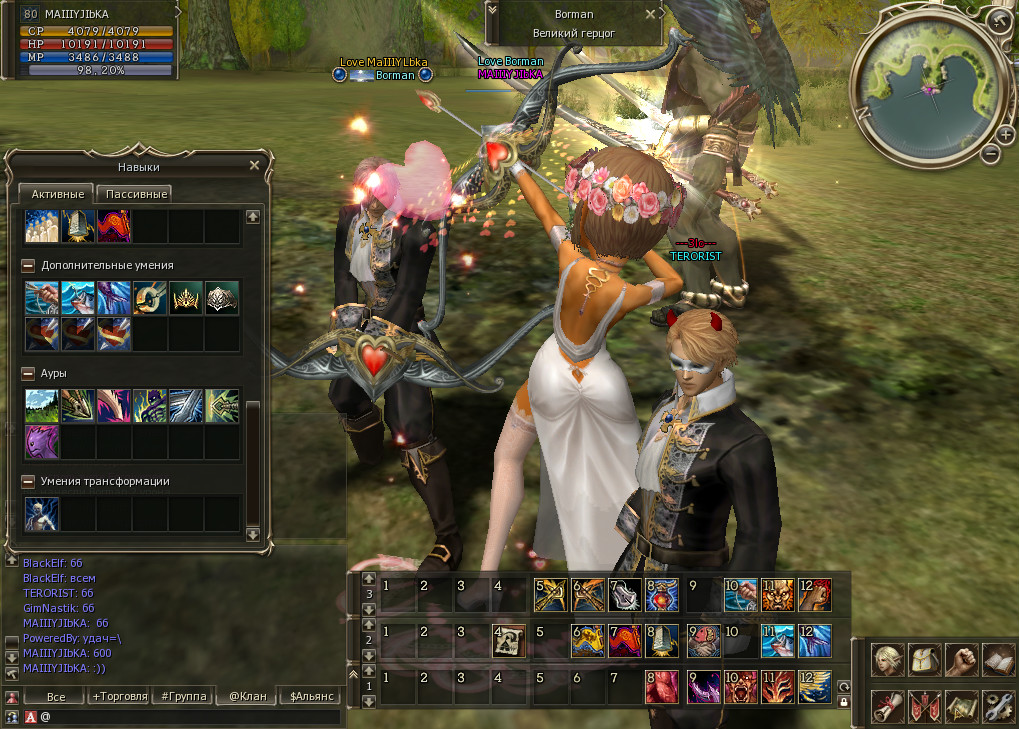Close the Borman target window
1020x729 pixels.
(x=651, y=15)
